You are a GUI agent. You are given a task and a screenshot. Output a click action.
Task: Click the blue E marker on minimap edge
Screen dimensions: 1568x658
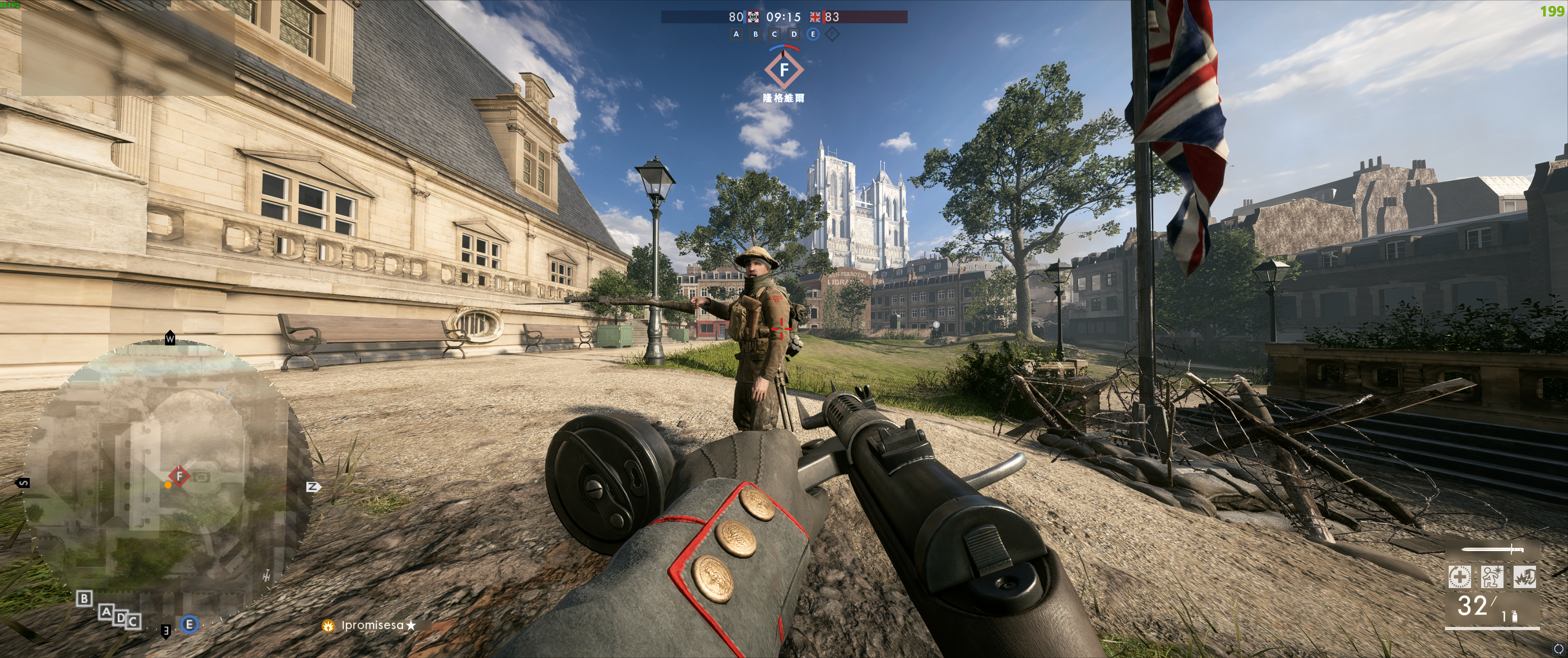tap(189, 624)
